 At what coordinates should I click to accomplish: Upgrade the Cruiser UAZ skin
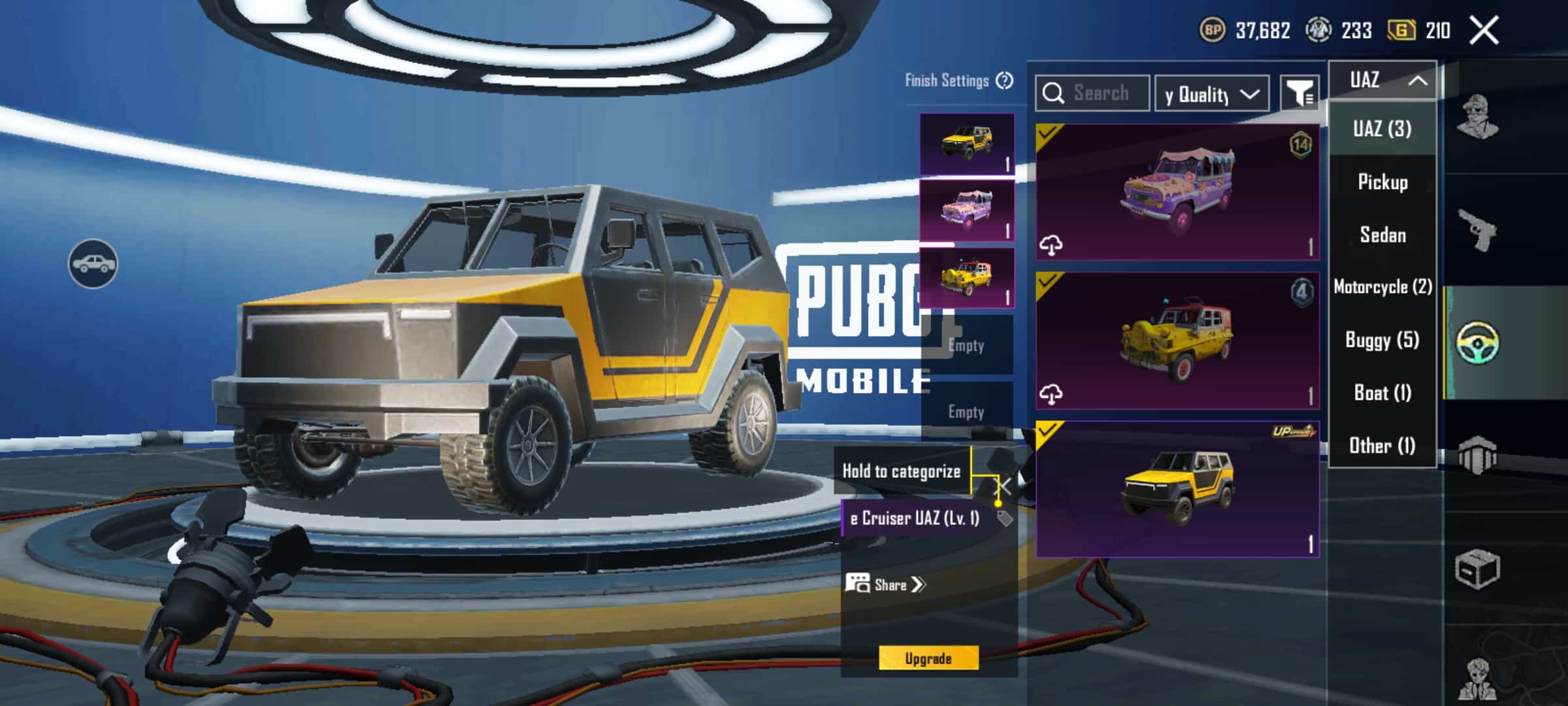[928, 658]
